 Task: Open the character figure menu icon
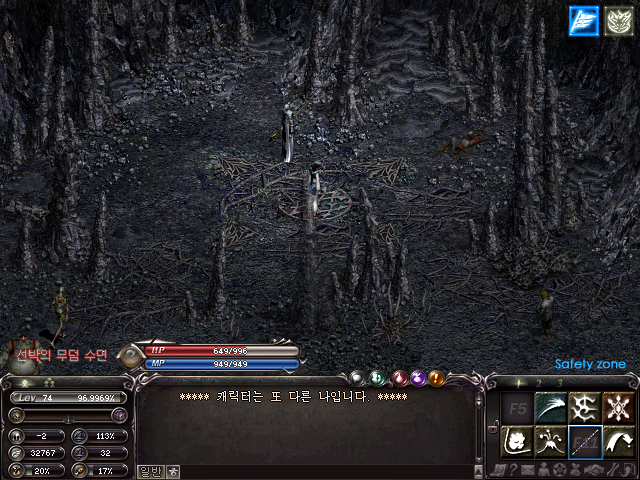[x=543, y=471]
